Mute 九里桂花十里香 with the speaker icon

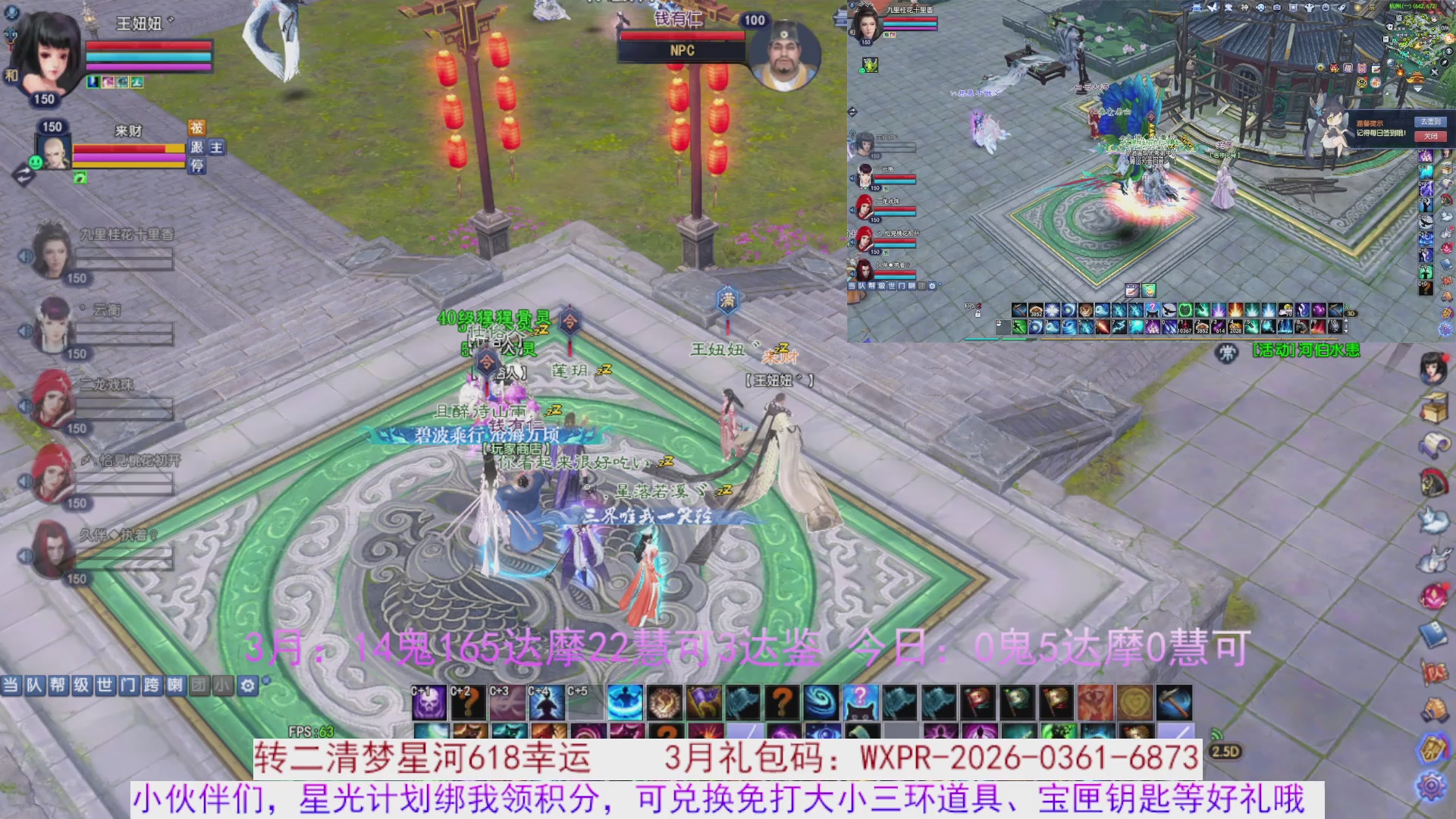(25, 256)
